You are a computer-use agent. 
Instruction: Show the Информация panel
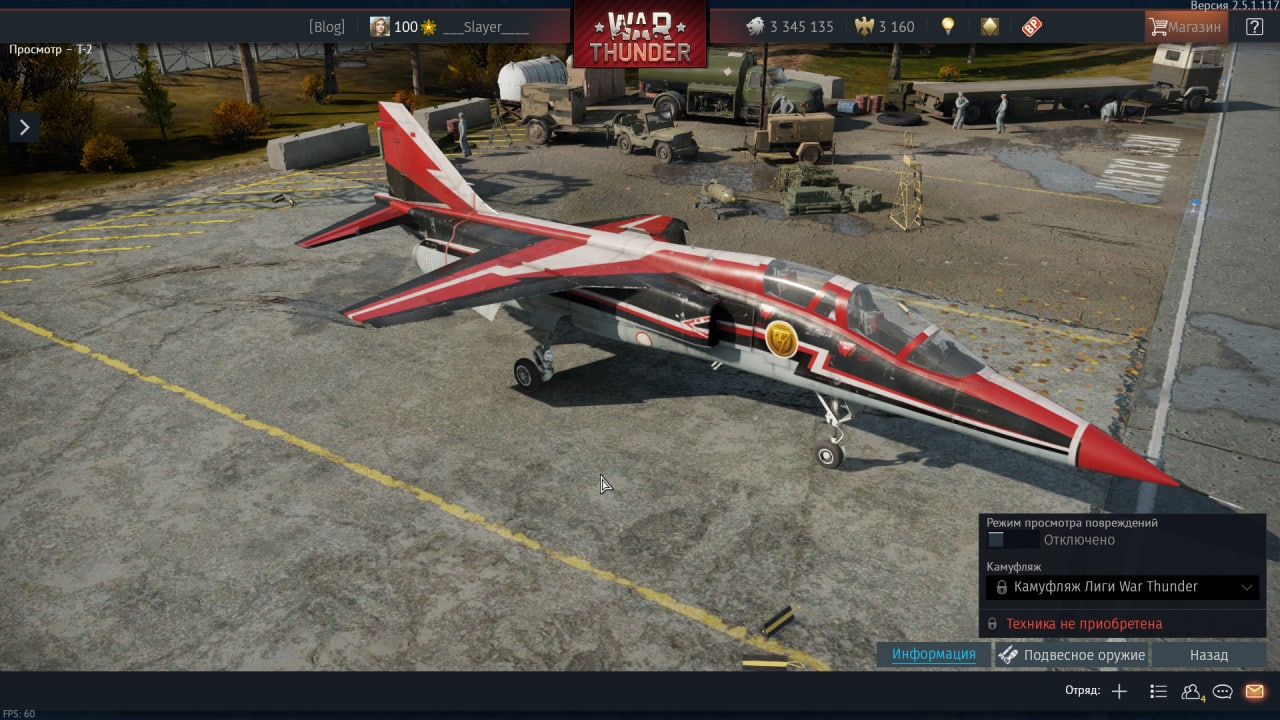tap(934, 655)
